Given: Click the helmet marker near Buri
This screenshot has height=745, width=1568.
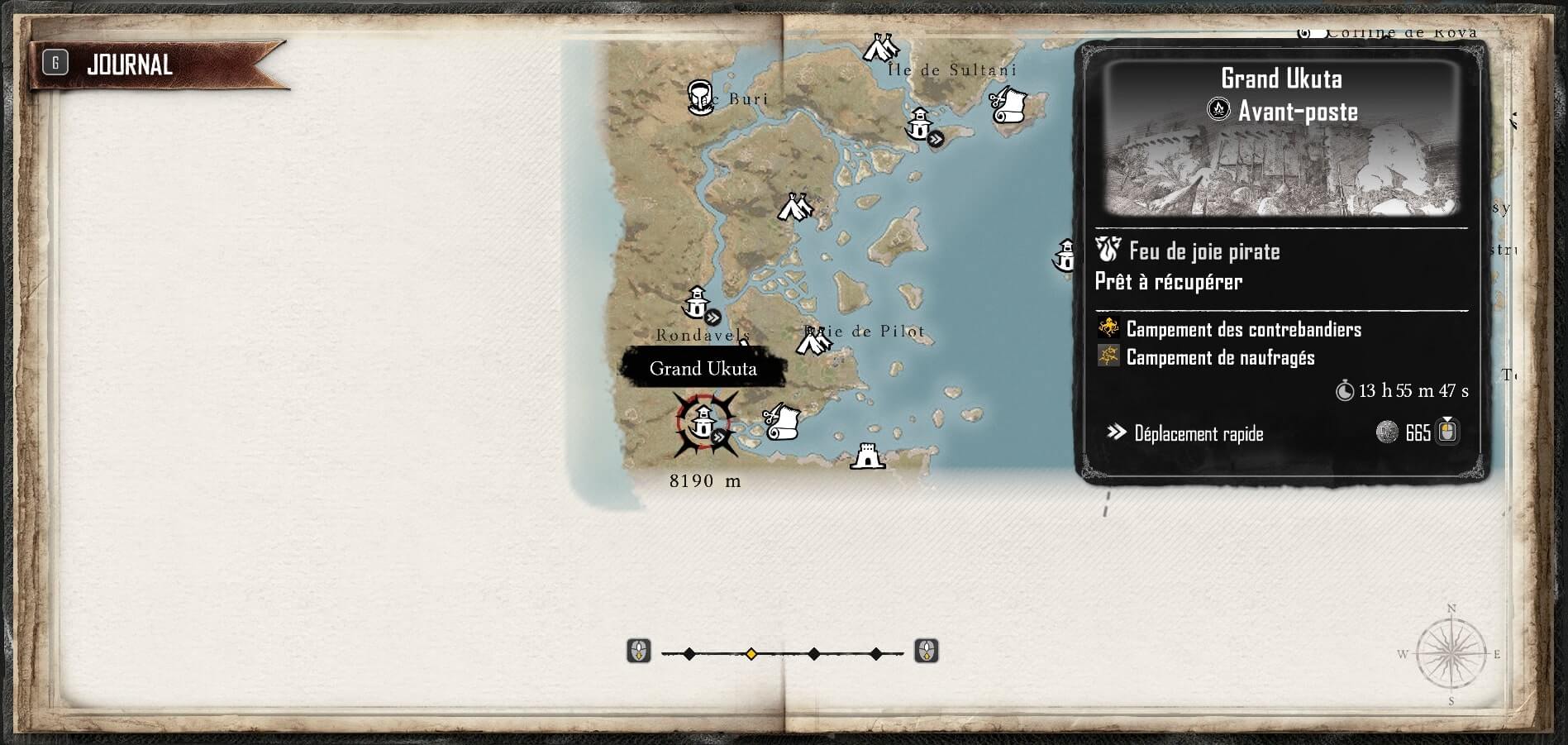Looking at the screenshot, I should click(x=701, y=98).
